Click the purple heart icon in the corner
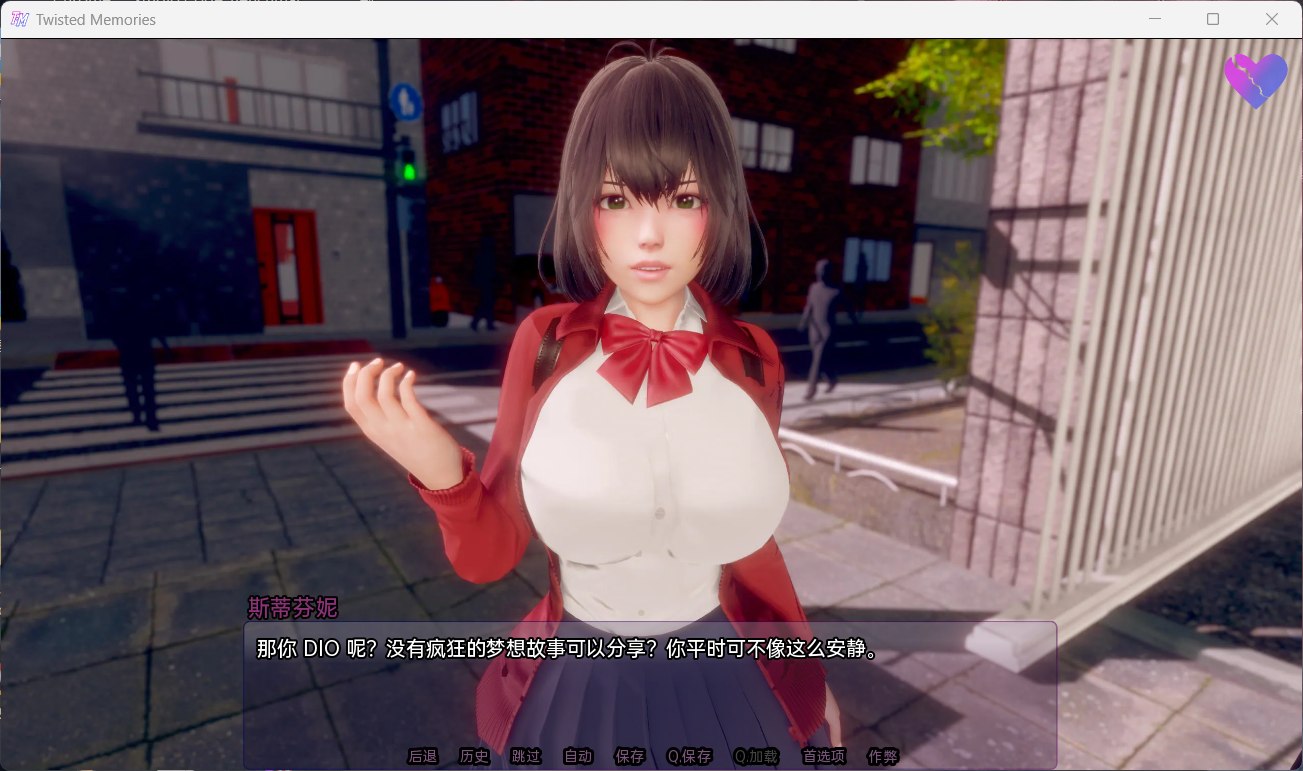 [1255, 81]
